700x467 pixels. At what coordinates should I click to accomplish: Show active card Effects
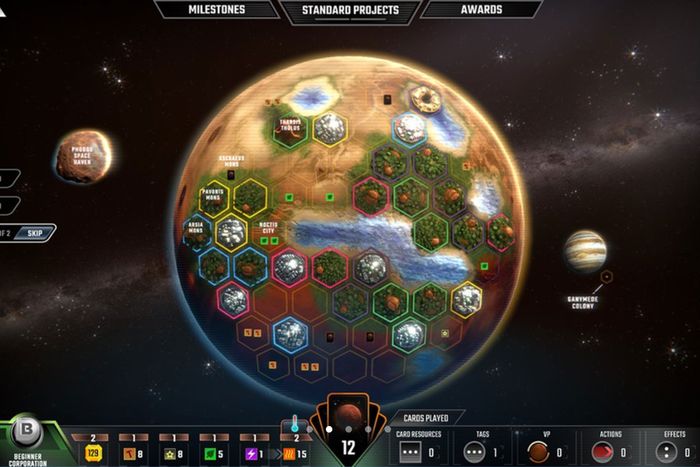672,451
